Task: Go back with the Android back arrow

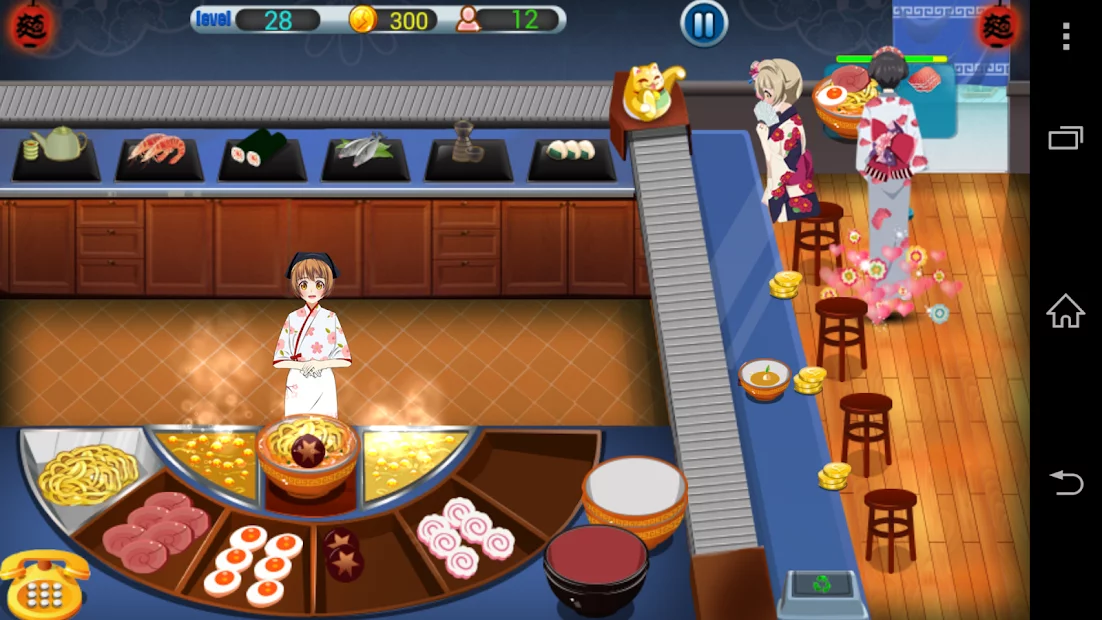Action: click(1066, 484)
